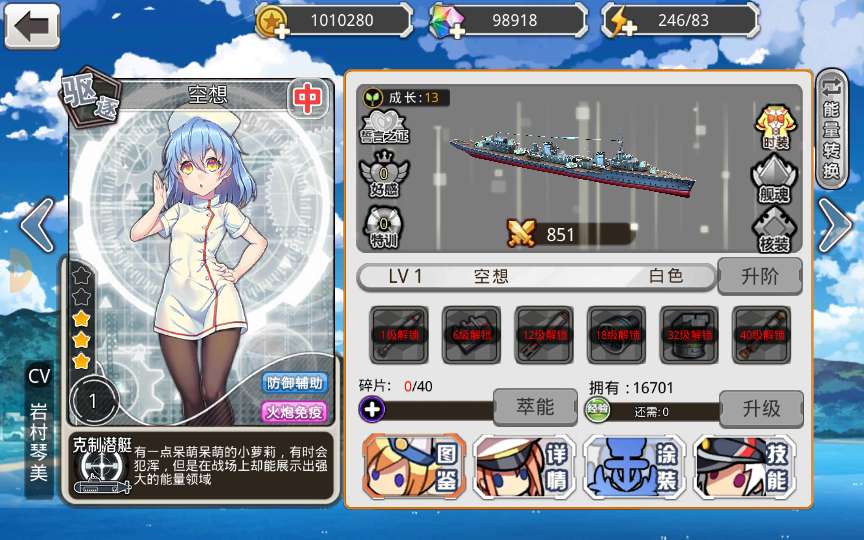
Task: Show the previous ship with the left arrow
Action: [x=37, y=226]
